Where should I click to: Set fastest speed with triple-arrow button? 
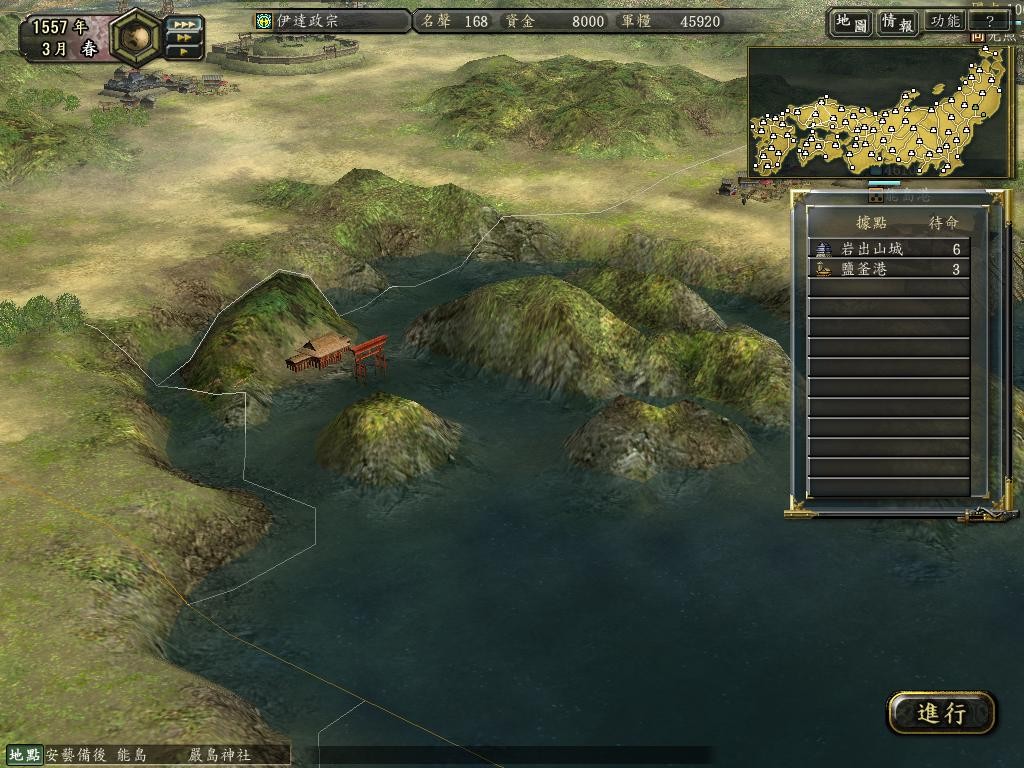click(x=184, y=23)
